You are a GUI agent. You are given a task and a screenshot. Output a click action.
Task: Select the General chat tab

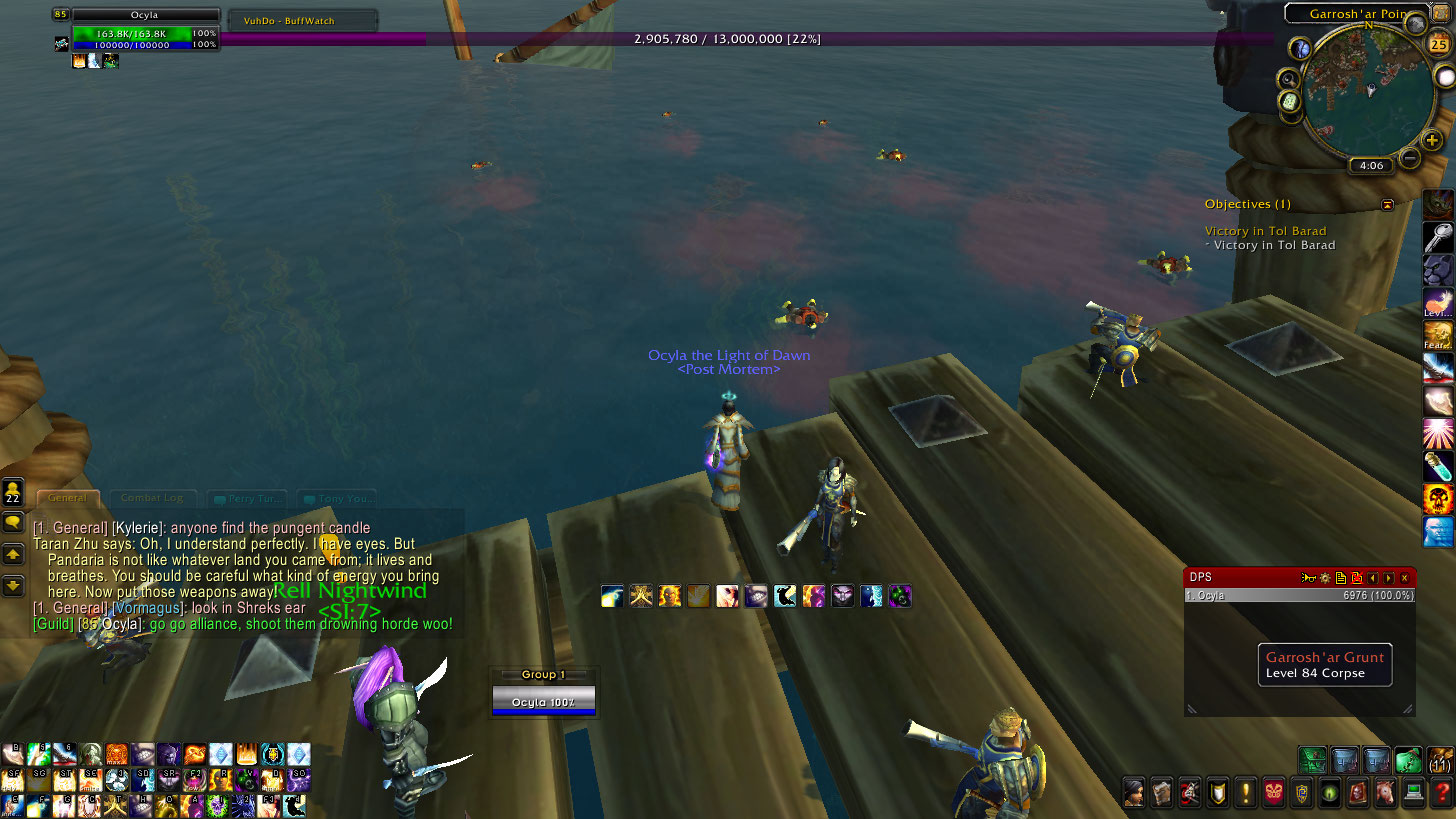68,498
